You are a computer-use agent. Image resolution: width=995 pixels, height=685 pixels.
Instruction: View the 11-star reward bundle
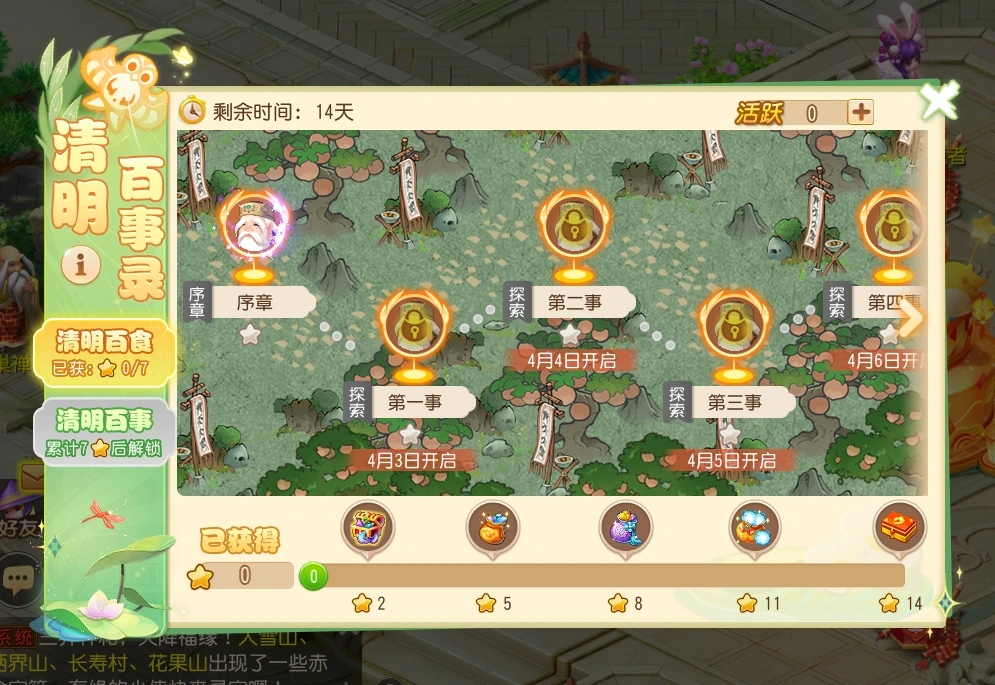758,528
